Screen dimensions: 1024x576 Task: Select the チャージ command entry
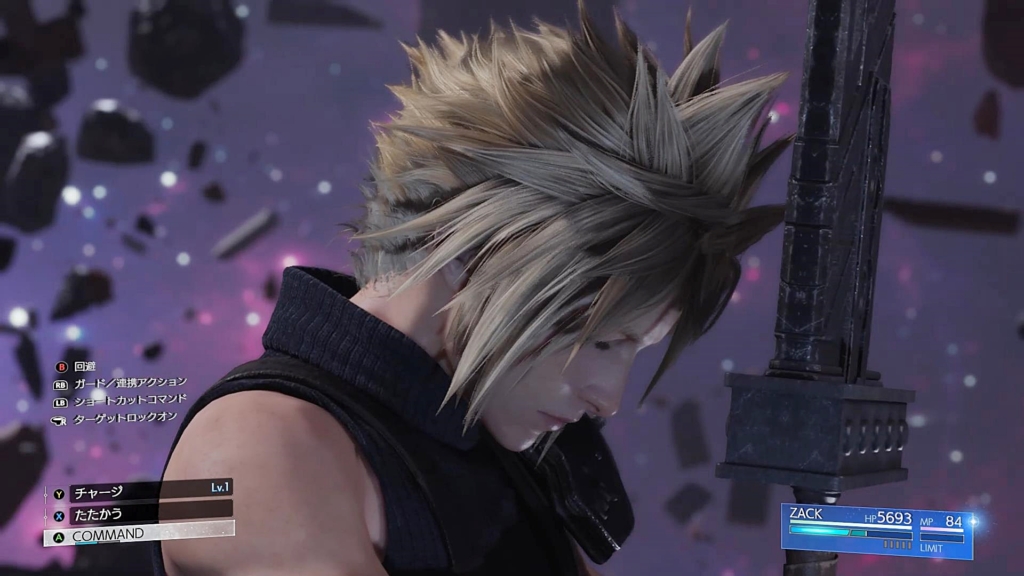pos(140,491)
